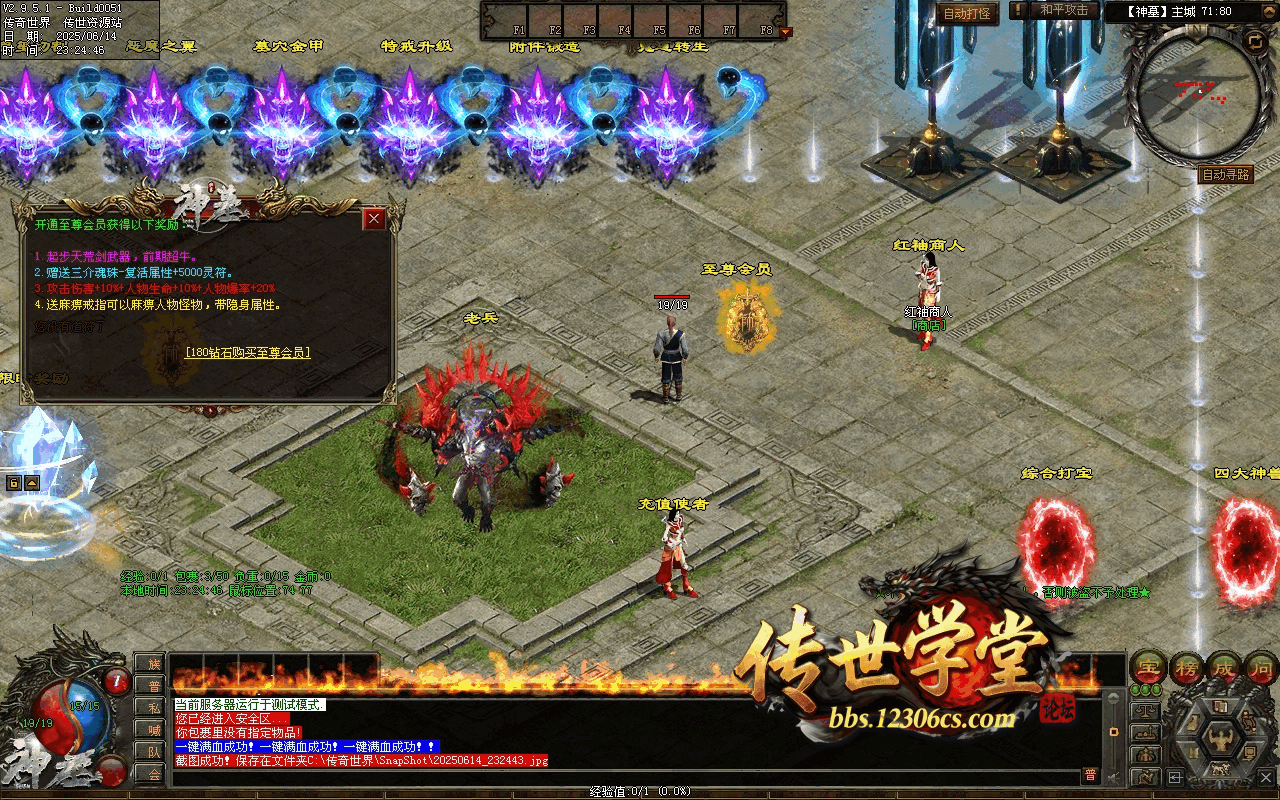Activate the 自动寻路 auto-pathfinding button

[1225, 174]
